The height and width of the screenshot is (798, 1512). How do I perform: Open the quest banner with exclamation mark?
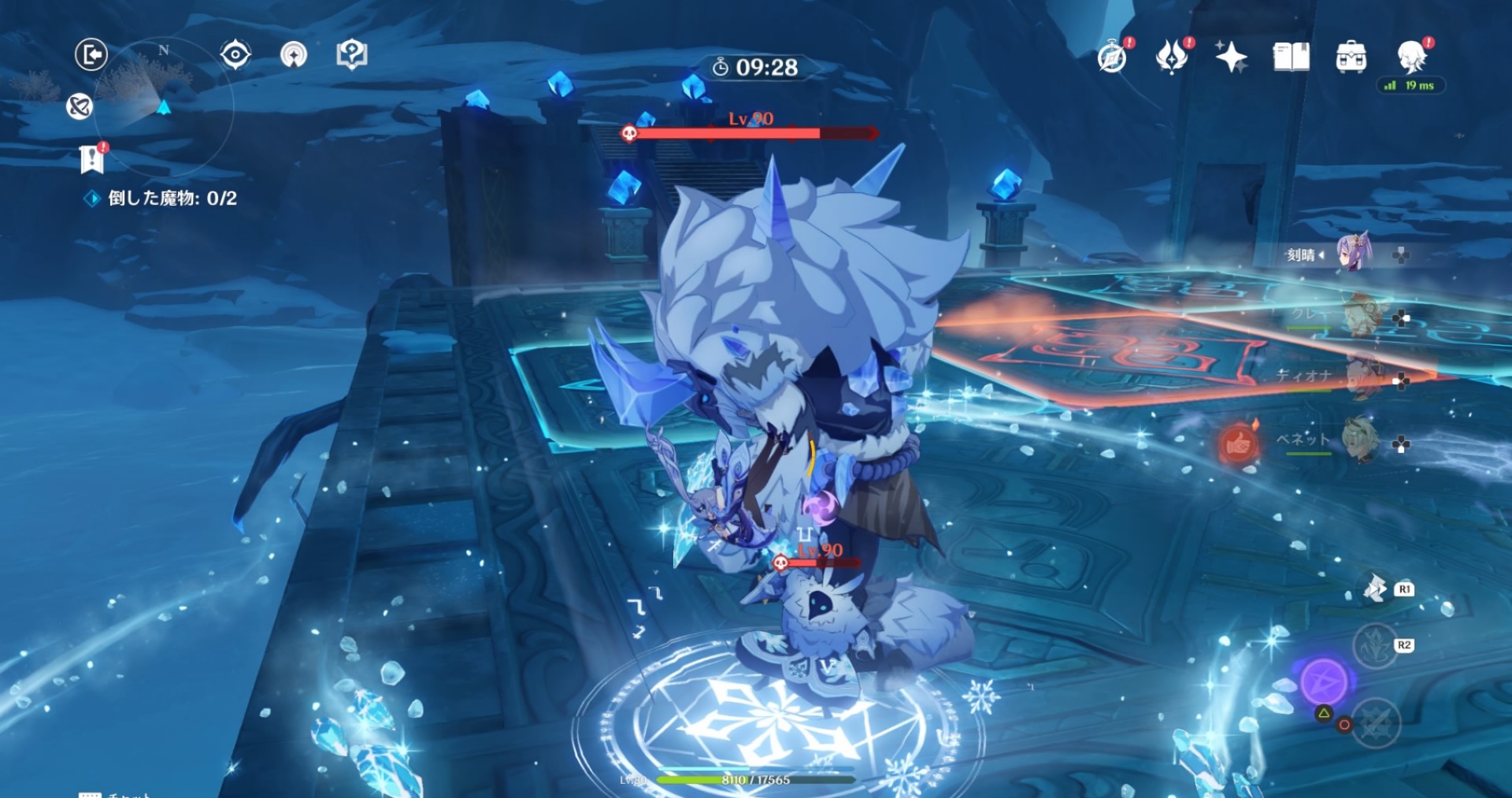coord(92,158)
